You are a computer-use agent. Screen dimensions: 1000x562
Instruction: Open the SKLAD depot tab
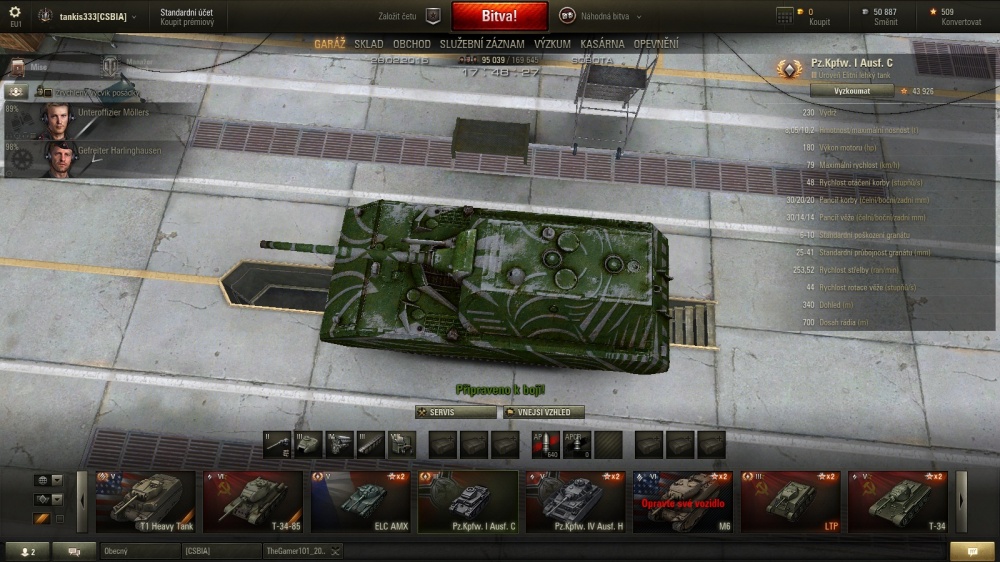tap(368, 44)
